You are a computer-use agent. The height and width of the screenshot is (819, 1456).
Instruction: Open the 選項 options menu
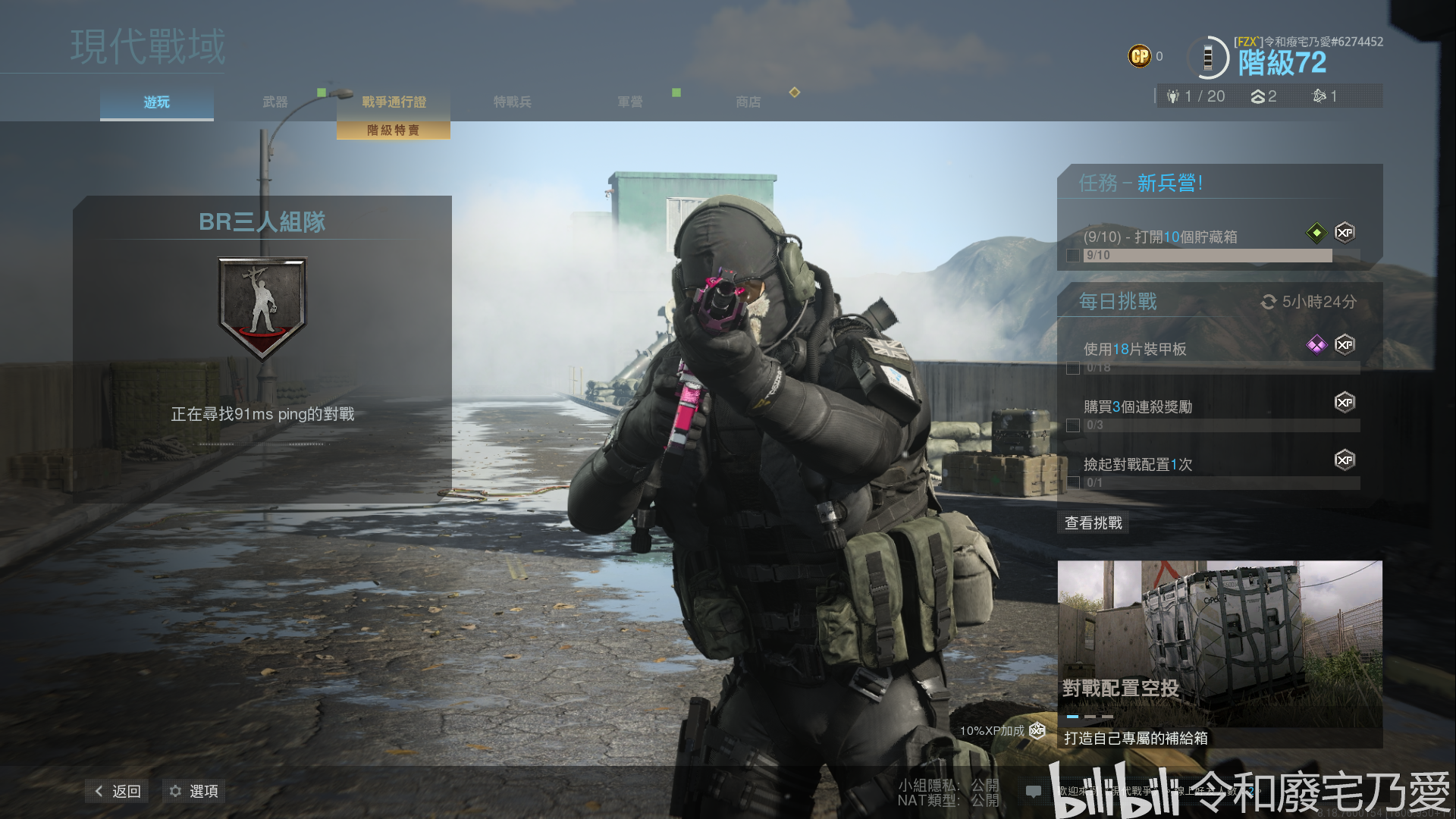point(194,791)
